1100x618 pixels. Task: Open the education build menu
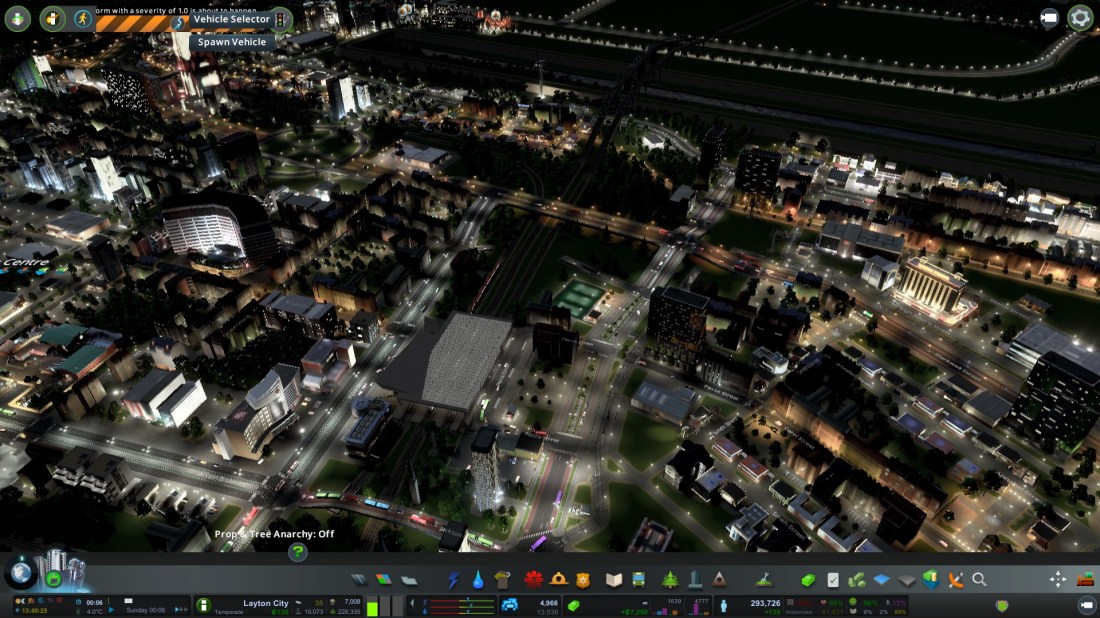pos(614,580)
